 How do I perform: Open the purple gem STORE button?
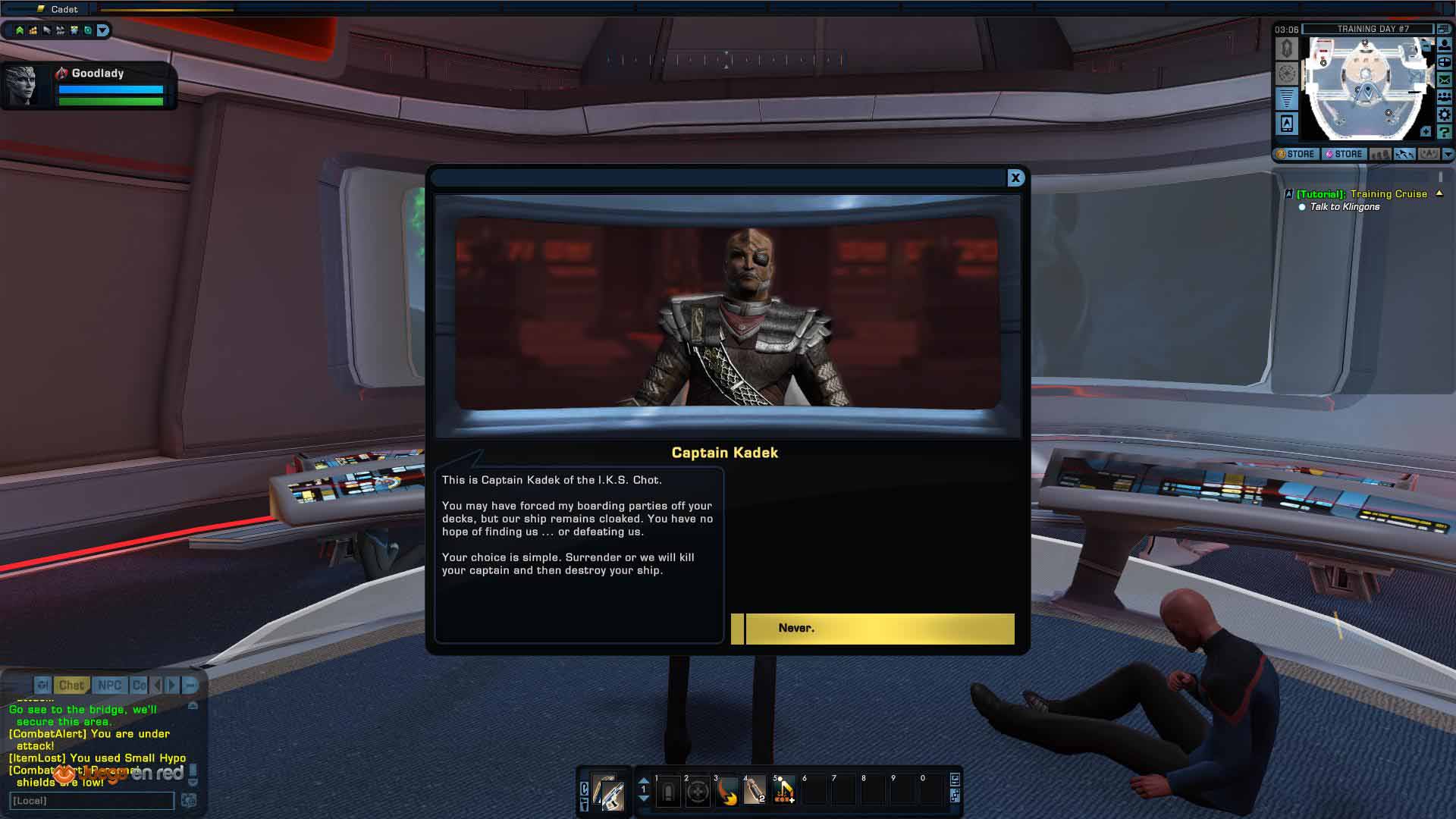[1344, 154]
